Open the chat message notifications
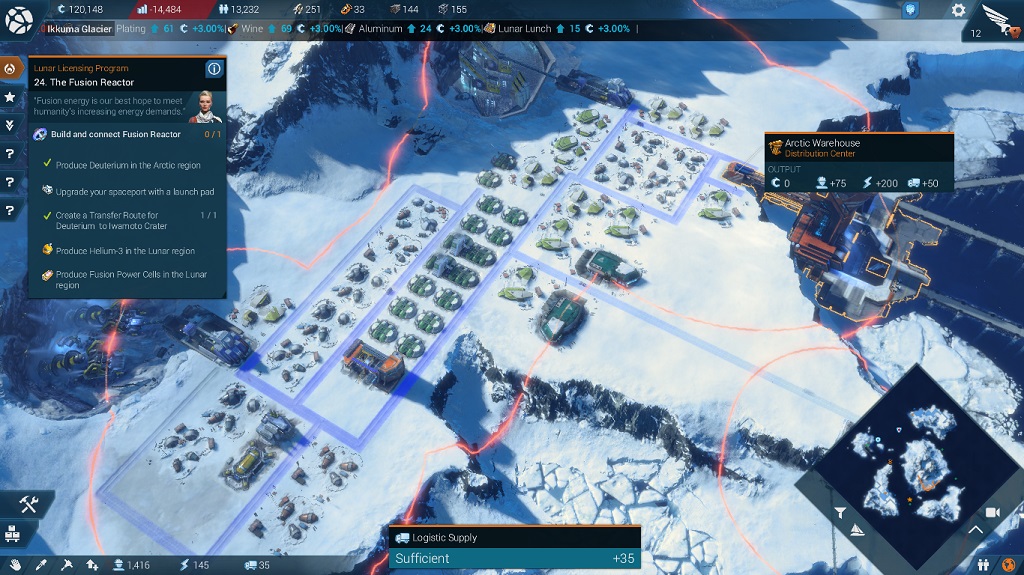This screenshot has height=575, width=1024. pyautogui.click(x=910, y=10)
